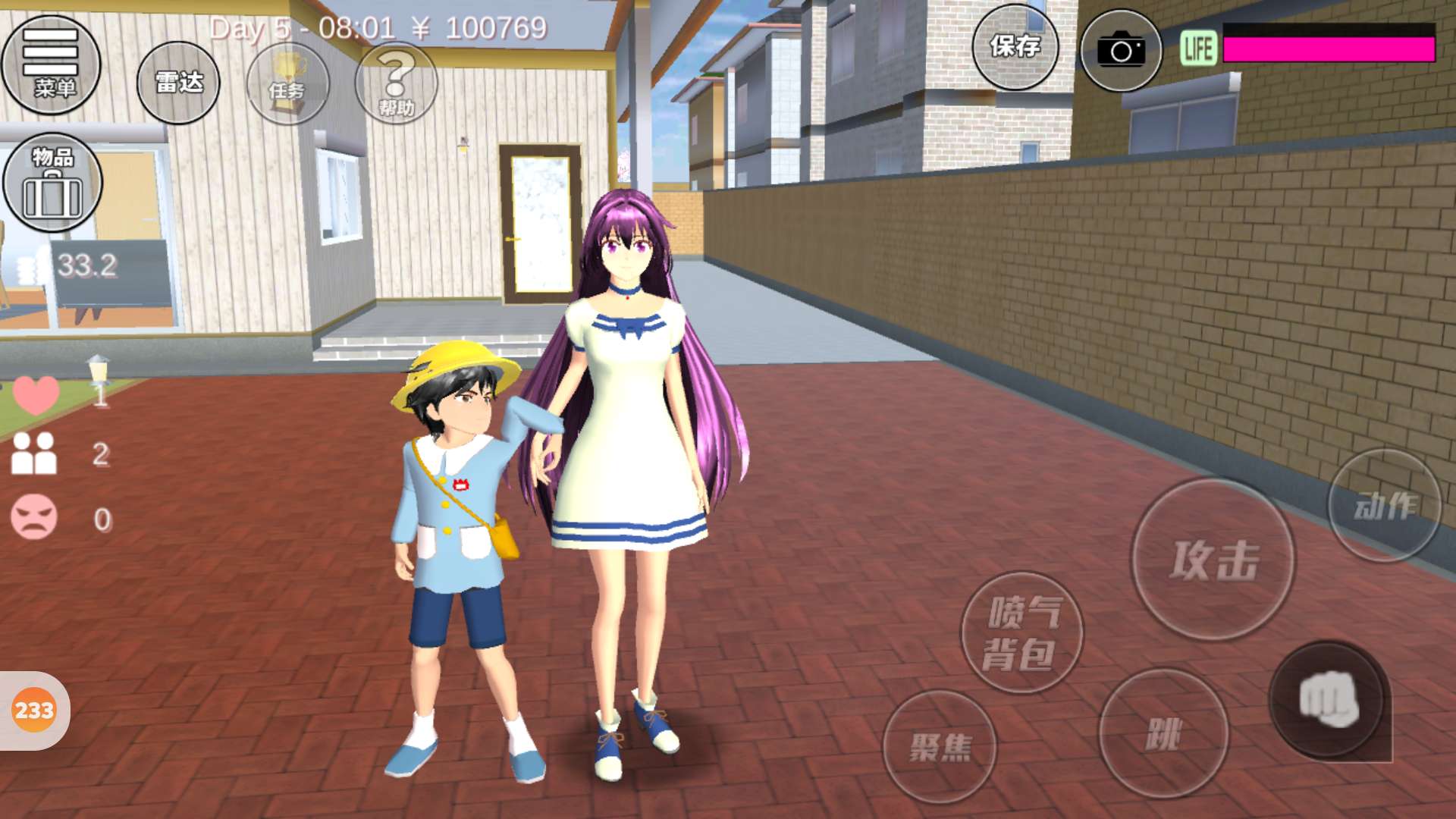
Task: Use the 喷气背包 jetpack button
Action: click(1021, 632)
